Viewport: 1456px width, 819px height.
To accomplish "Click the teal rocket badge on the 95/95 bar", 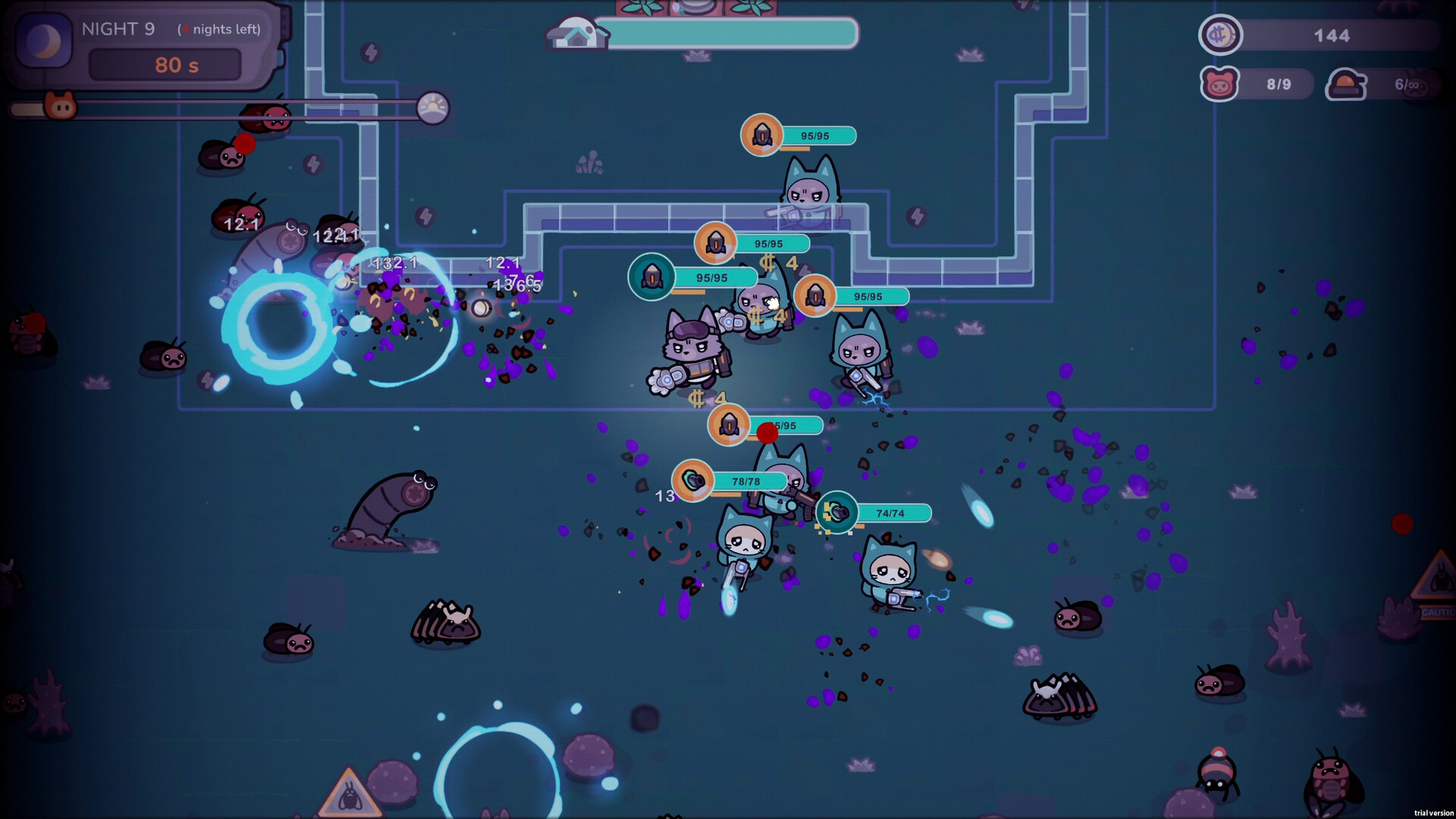I will click(x=651, y=277).
